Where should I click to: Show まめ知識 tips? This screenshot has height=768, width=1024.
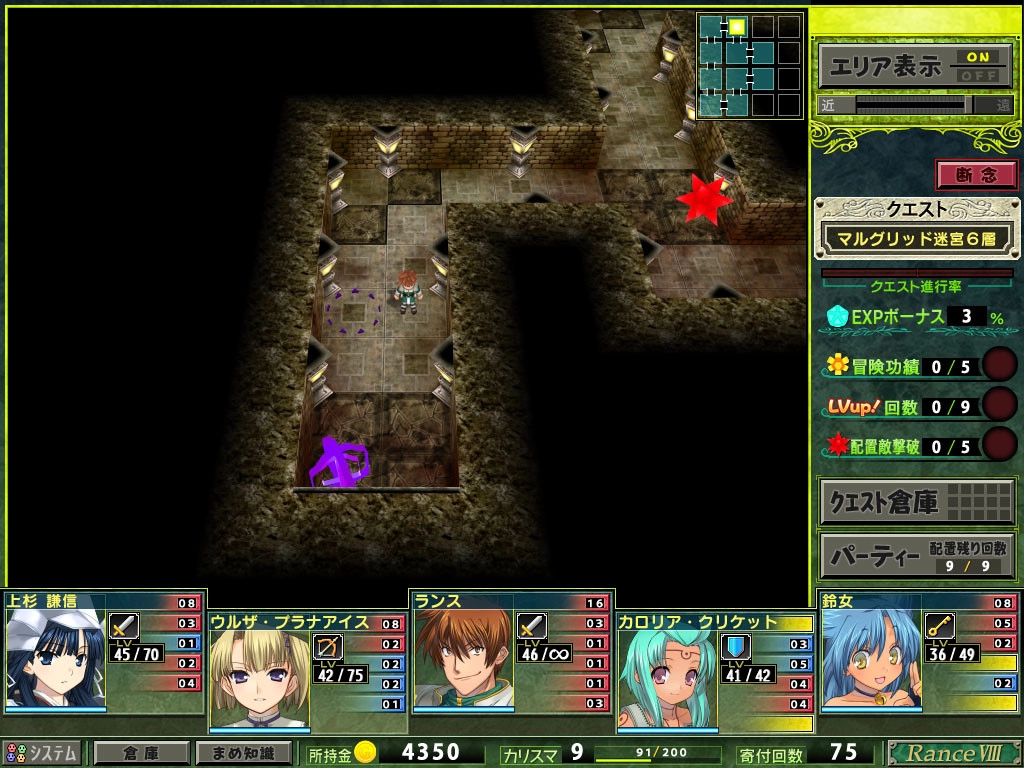click(244, 753)
